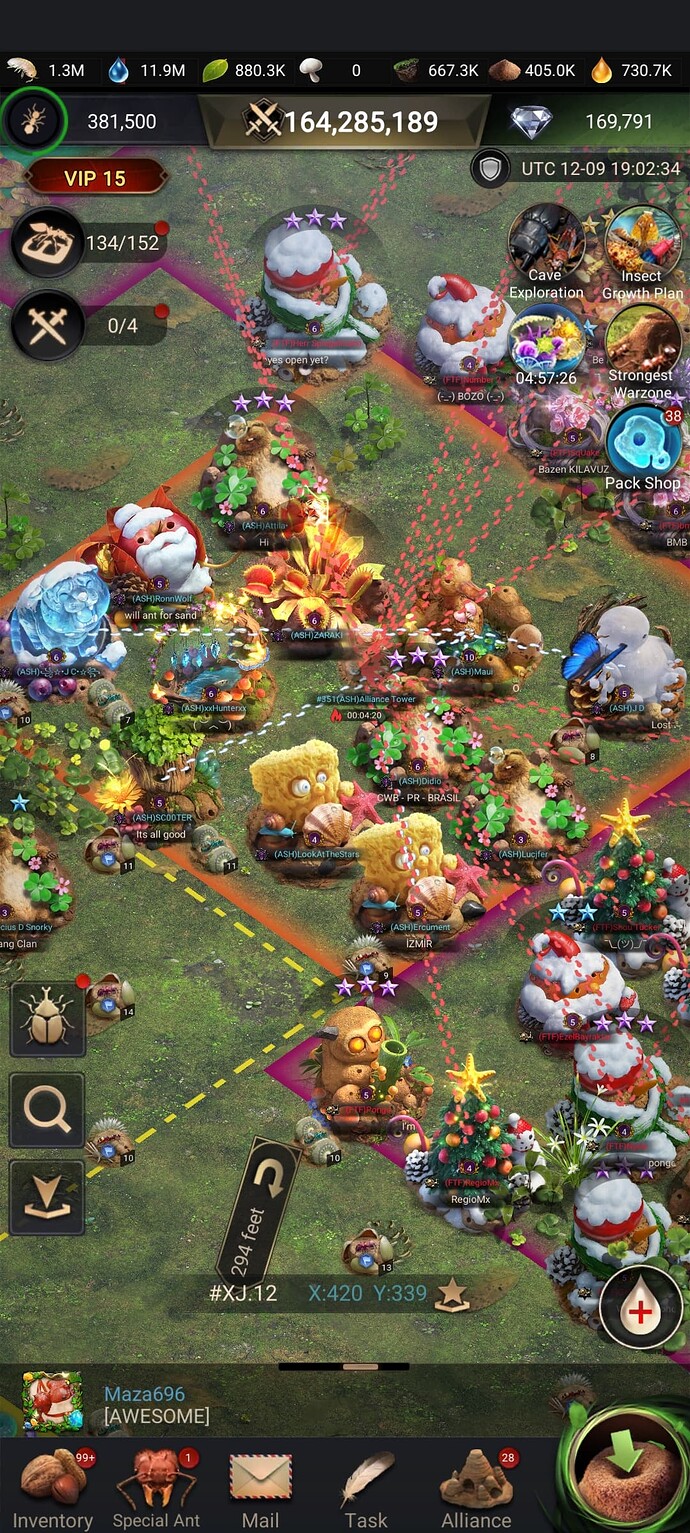Open the Task list
Viewport: 690px width, 1533px height.
[x=366, y=1490]
